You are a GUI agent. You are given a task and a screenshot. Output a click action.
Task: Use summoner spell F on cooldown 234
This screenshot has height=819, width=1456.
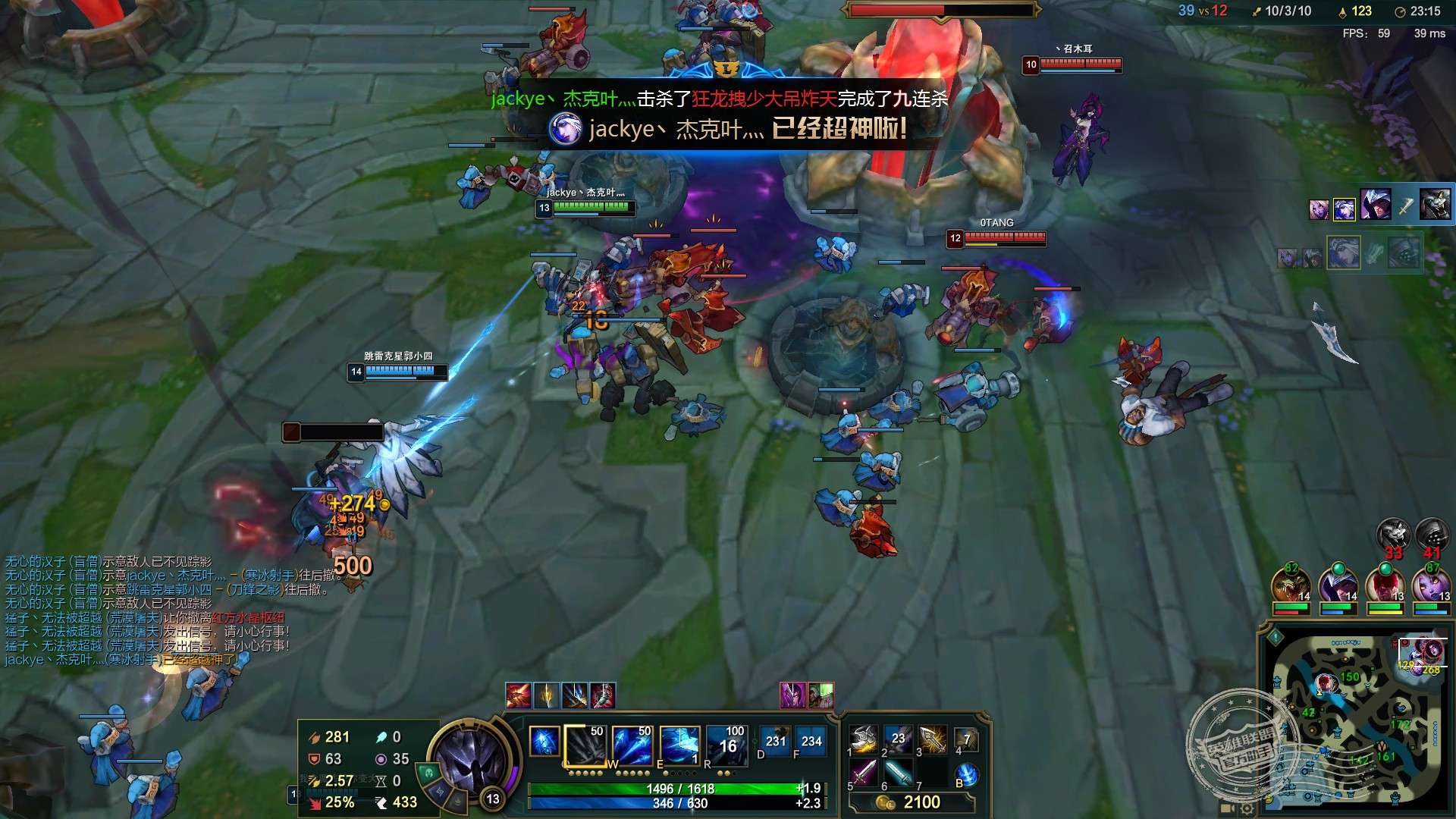[x=811, y=742]
